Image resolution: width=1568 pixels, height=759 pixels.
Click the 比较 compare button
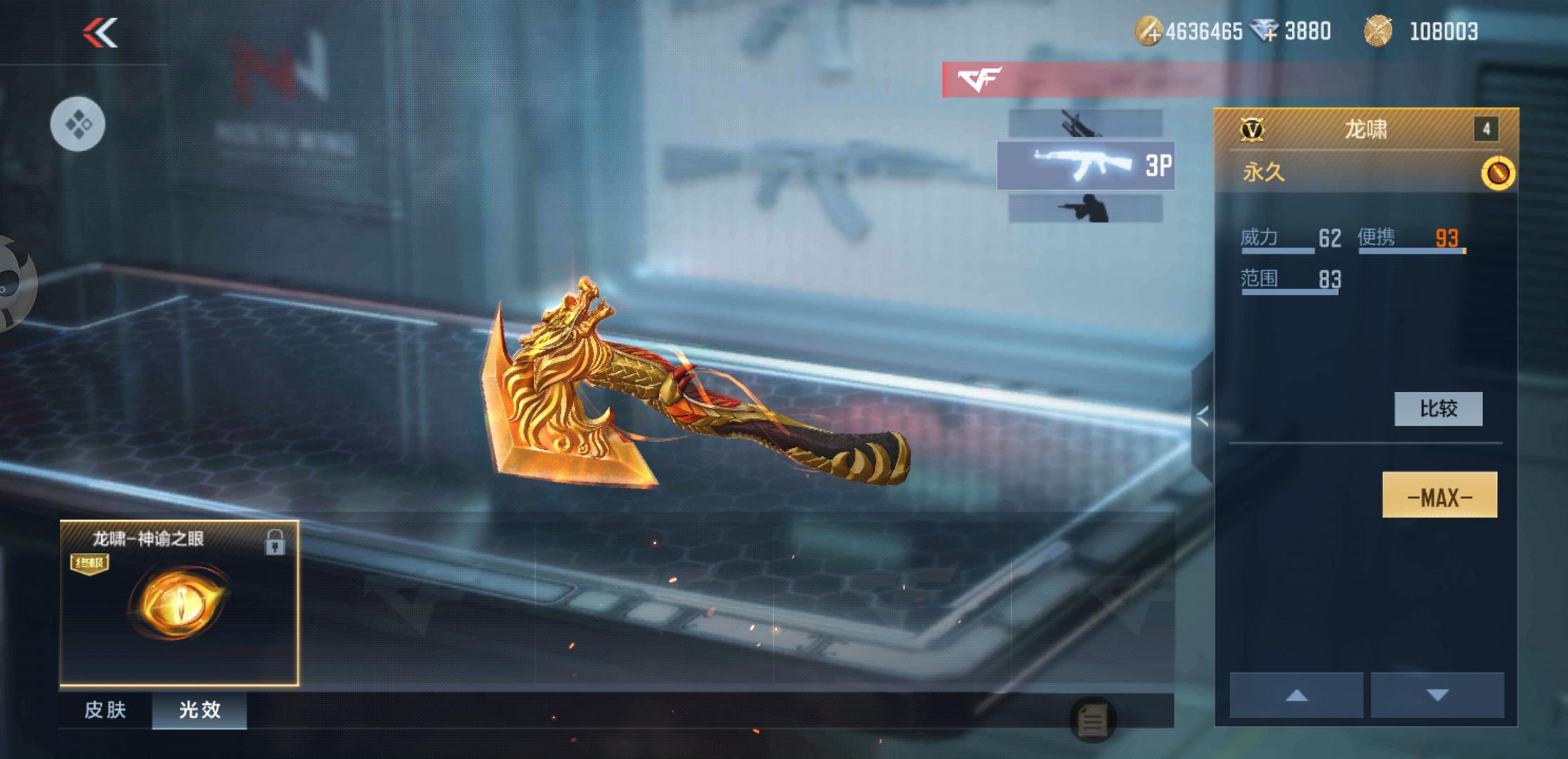[x=1438, y=409]
